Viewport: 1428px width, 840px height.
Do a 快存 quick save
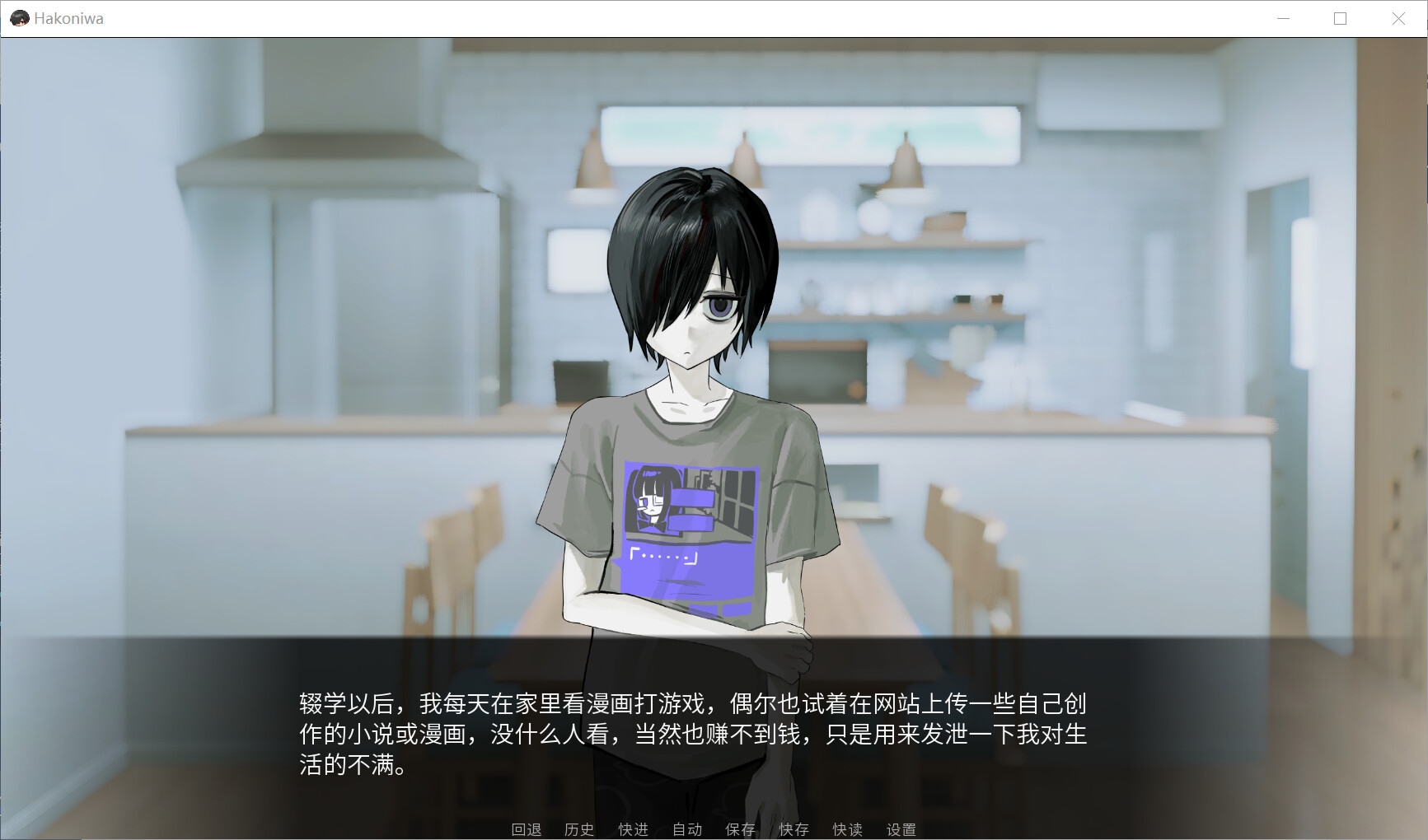pyautogui.click(x=794, y=829)
